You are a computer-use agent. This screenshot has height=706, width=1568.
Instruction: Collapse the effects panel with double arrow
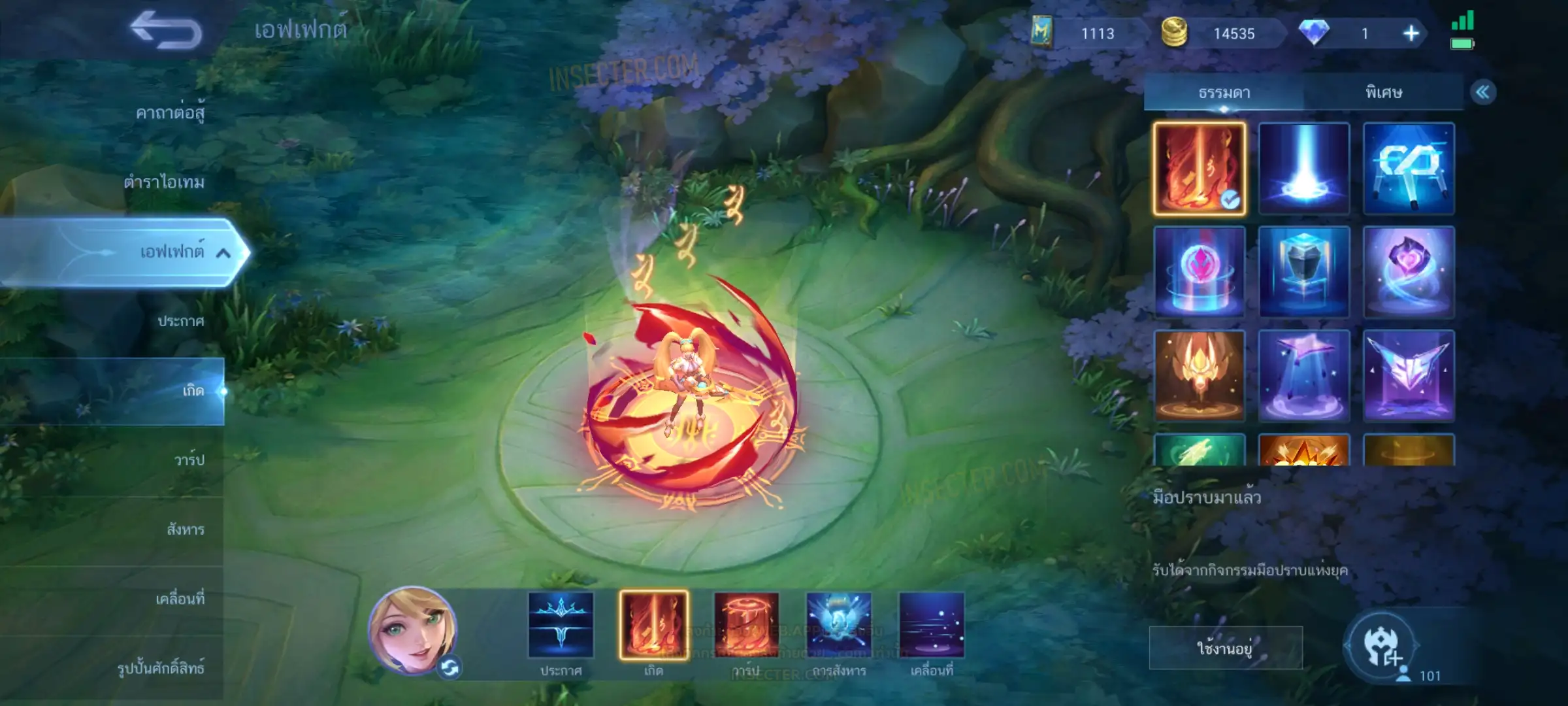click(1482, 92)
